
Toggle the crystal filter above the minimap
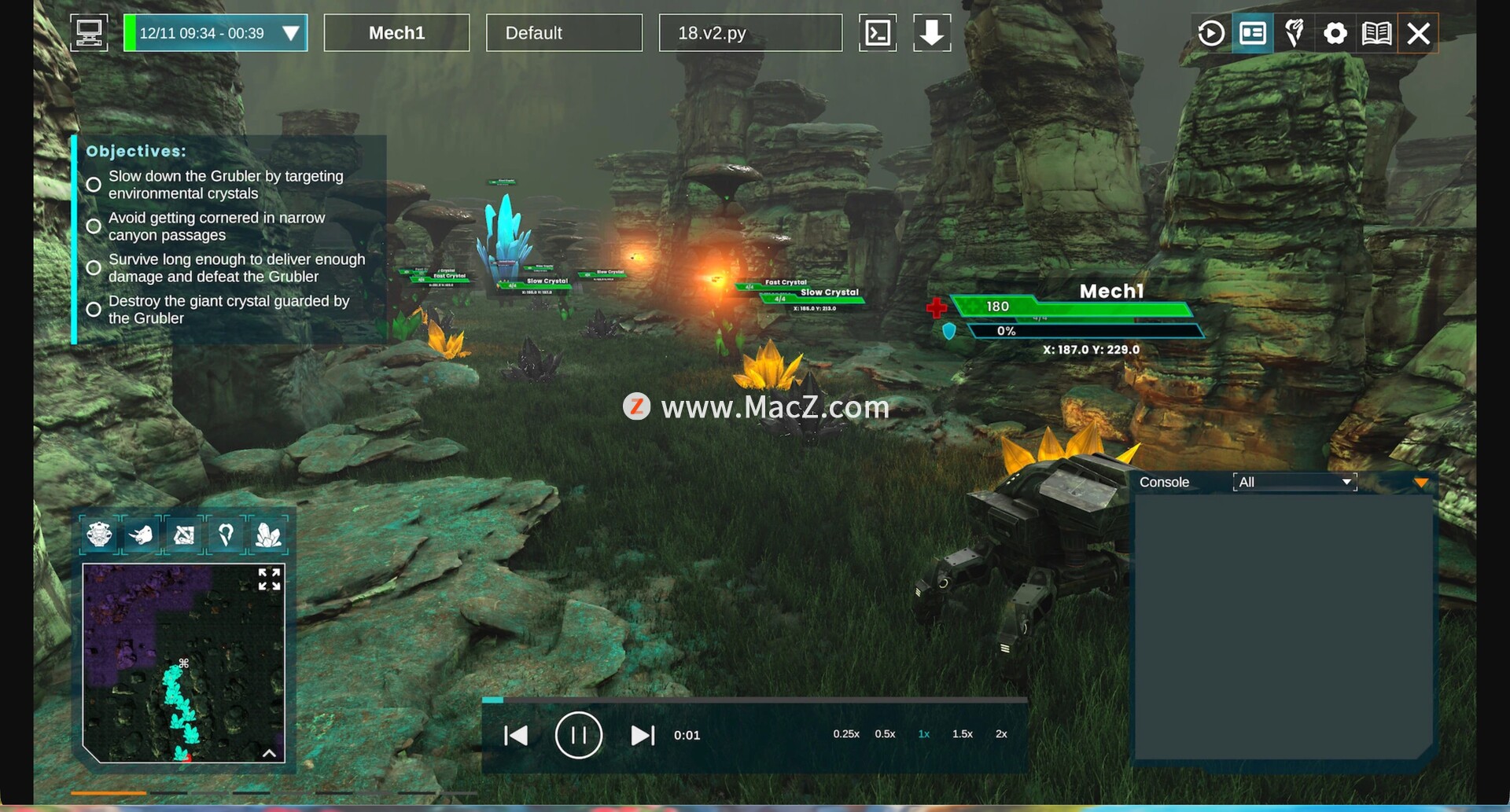pos(268,535)
